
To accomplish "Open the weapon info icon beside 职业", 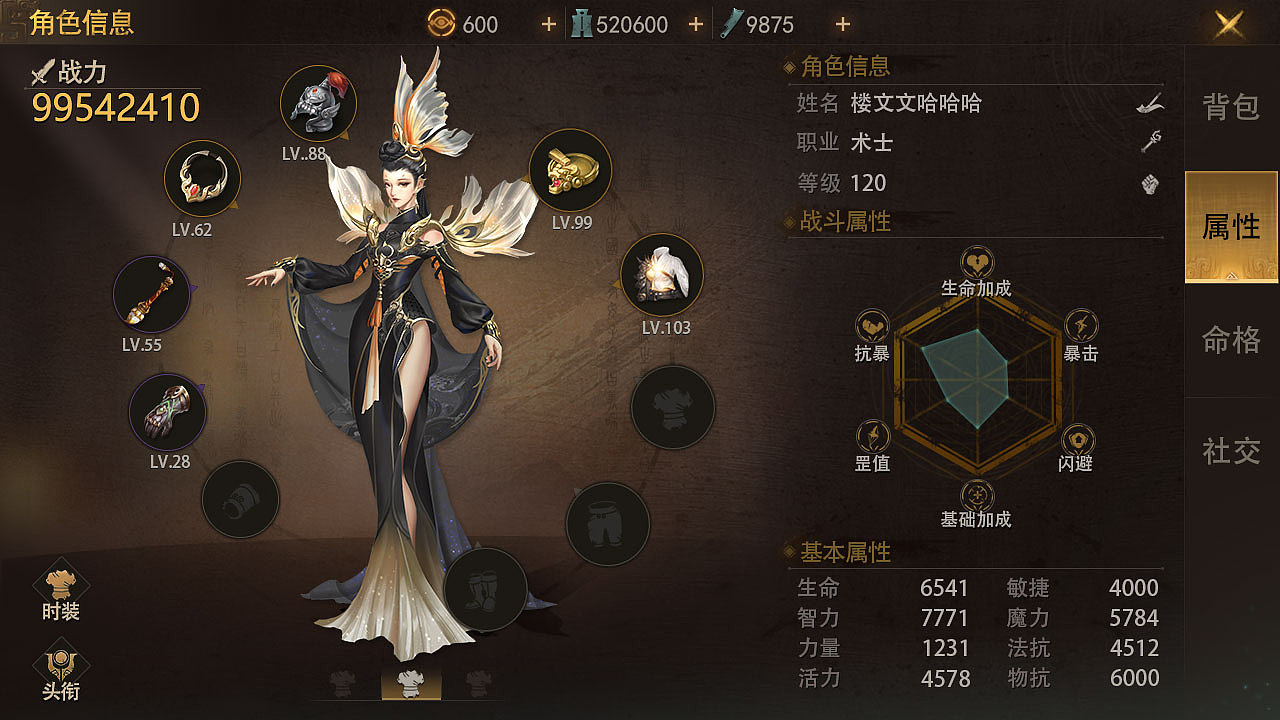I will click(x=1148, y=142).
